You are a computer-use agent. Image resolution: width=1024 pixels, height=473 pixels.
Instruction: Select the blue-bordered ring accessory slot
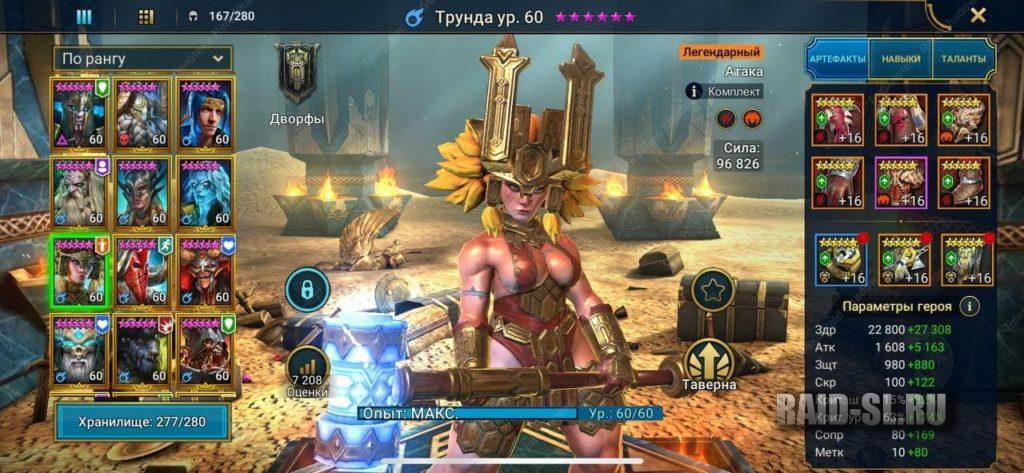pyautogui.click(x=838, y=259)
